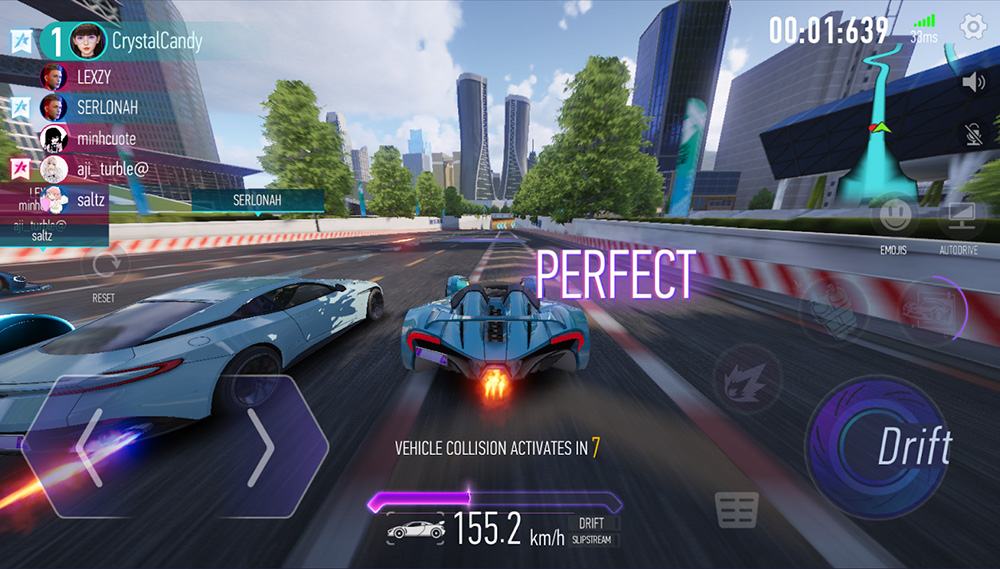The image size is (1000, 569).
Task: Activate the car skill with purple ring
Action: [x=930, y=309]
